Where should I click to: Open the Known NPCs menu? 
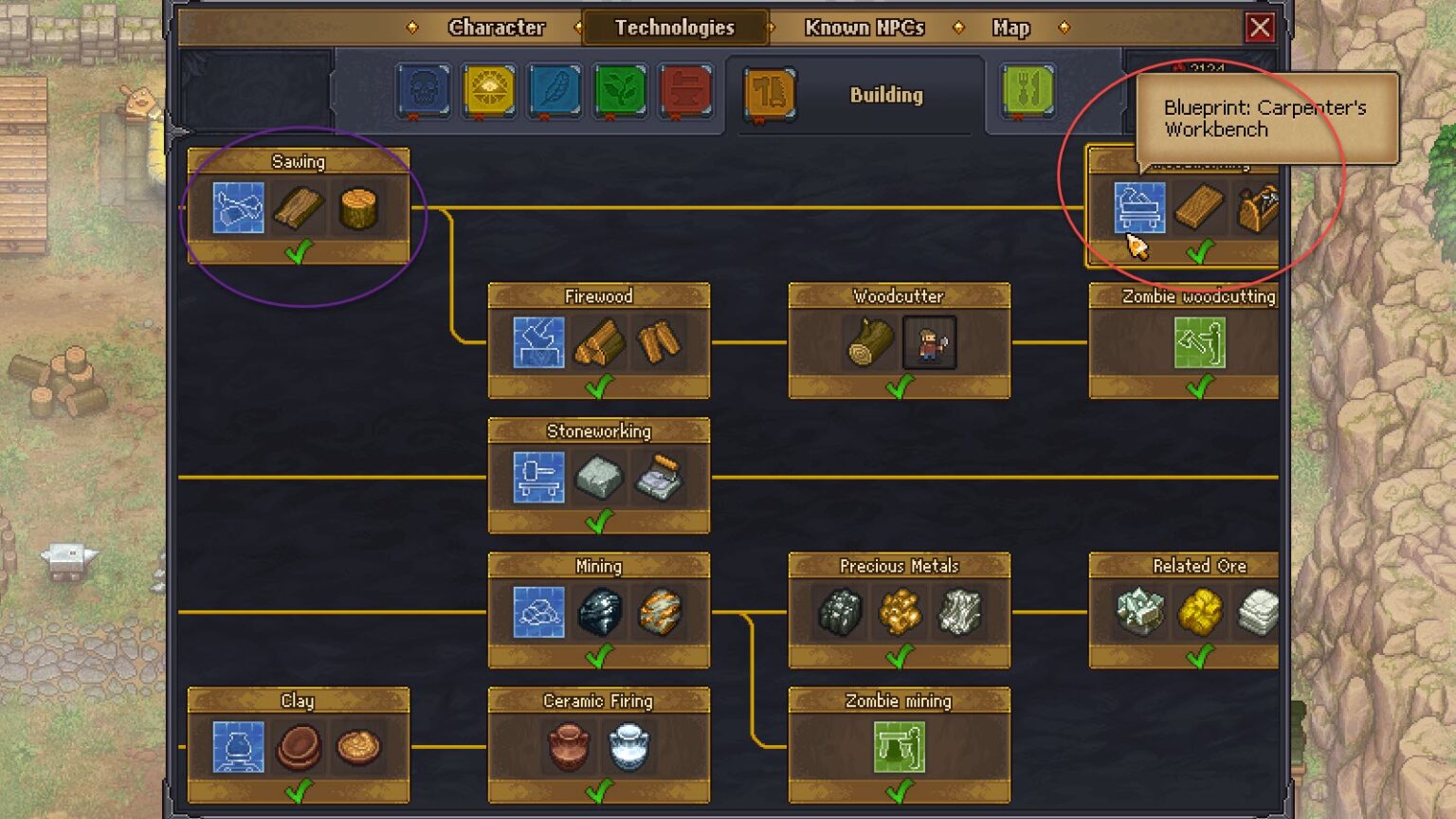pyautogui.click(x=864, y=27)
